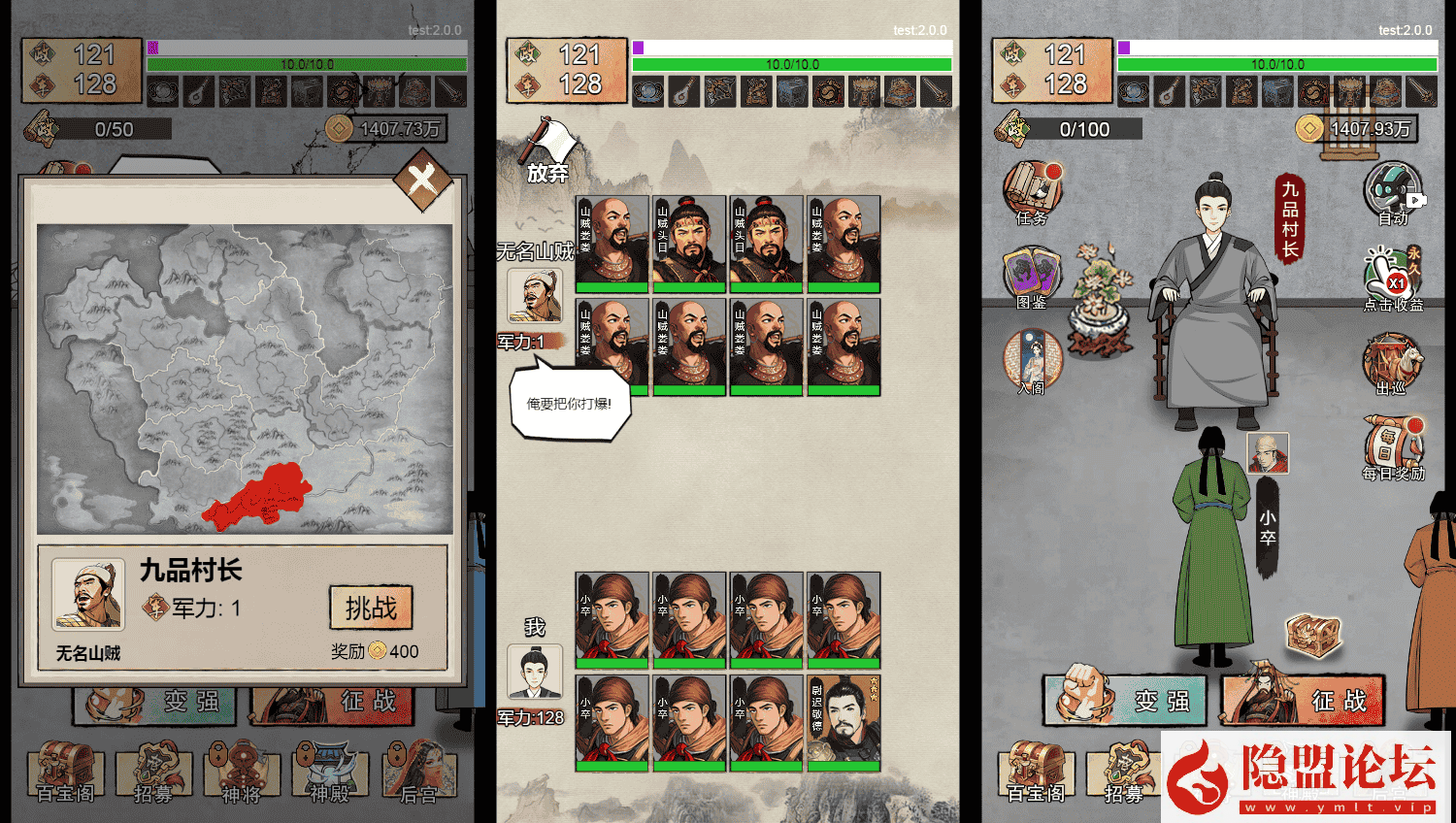Open the 后宫 harem menu
The height and width of the screenshot is (823, 1456).
(x=418, y=772)
